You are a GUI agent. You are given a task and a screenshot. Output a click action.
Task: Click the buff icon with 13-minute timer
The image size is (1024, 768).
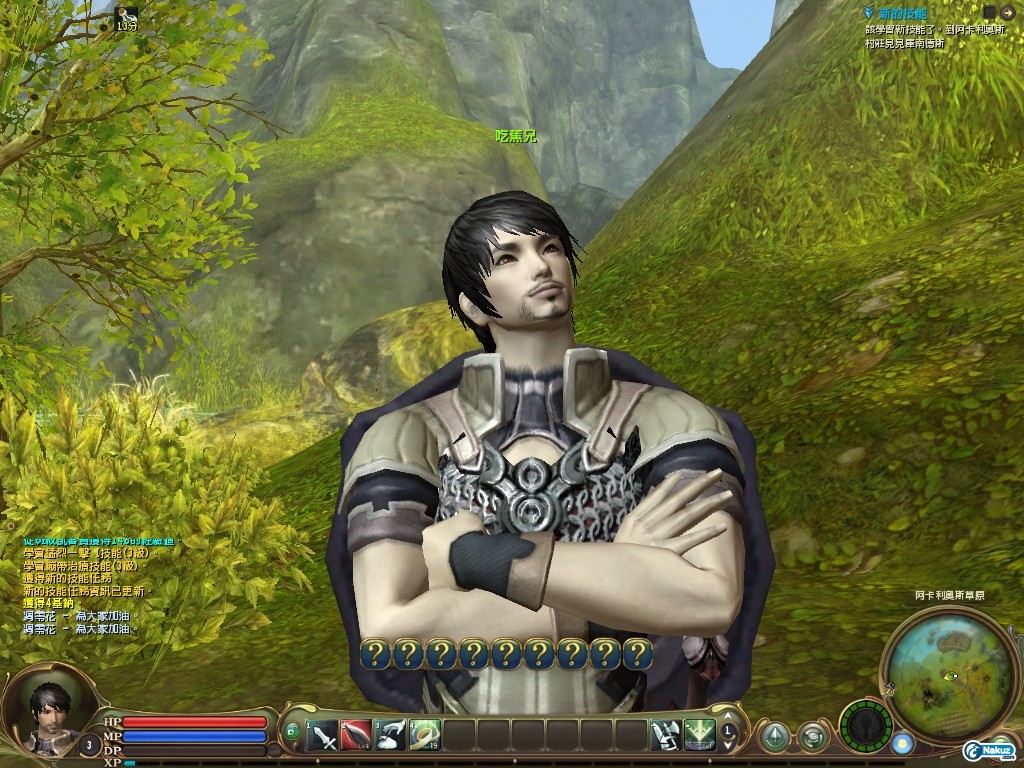click(127, 14)
